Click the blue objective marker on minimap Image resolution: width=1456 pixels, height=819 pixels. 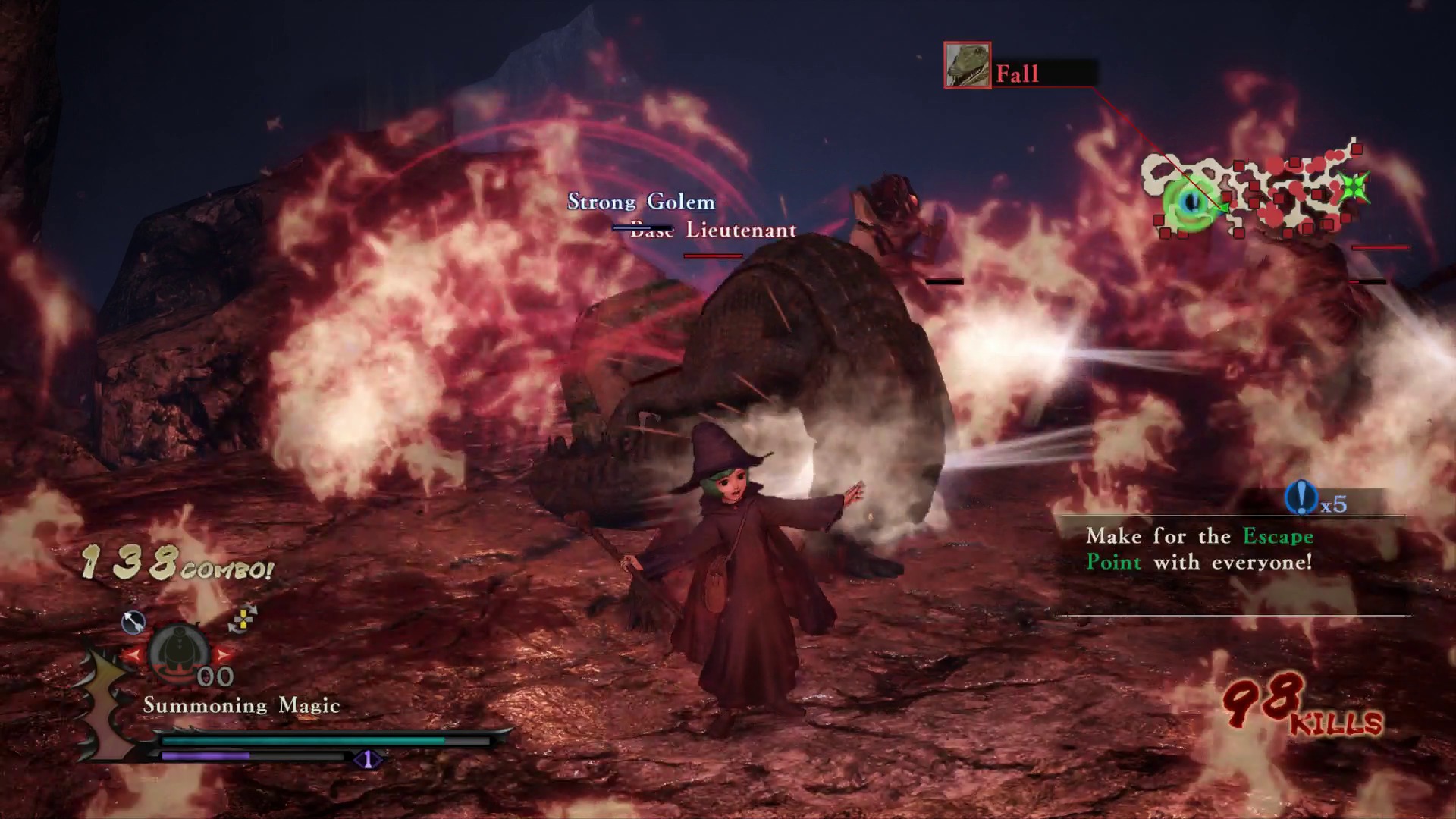(1191, 202)
